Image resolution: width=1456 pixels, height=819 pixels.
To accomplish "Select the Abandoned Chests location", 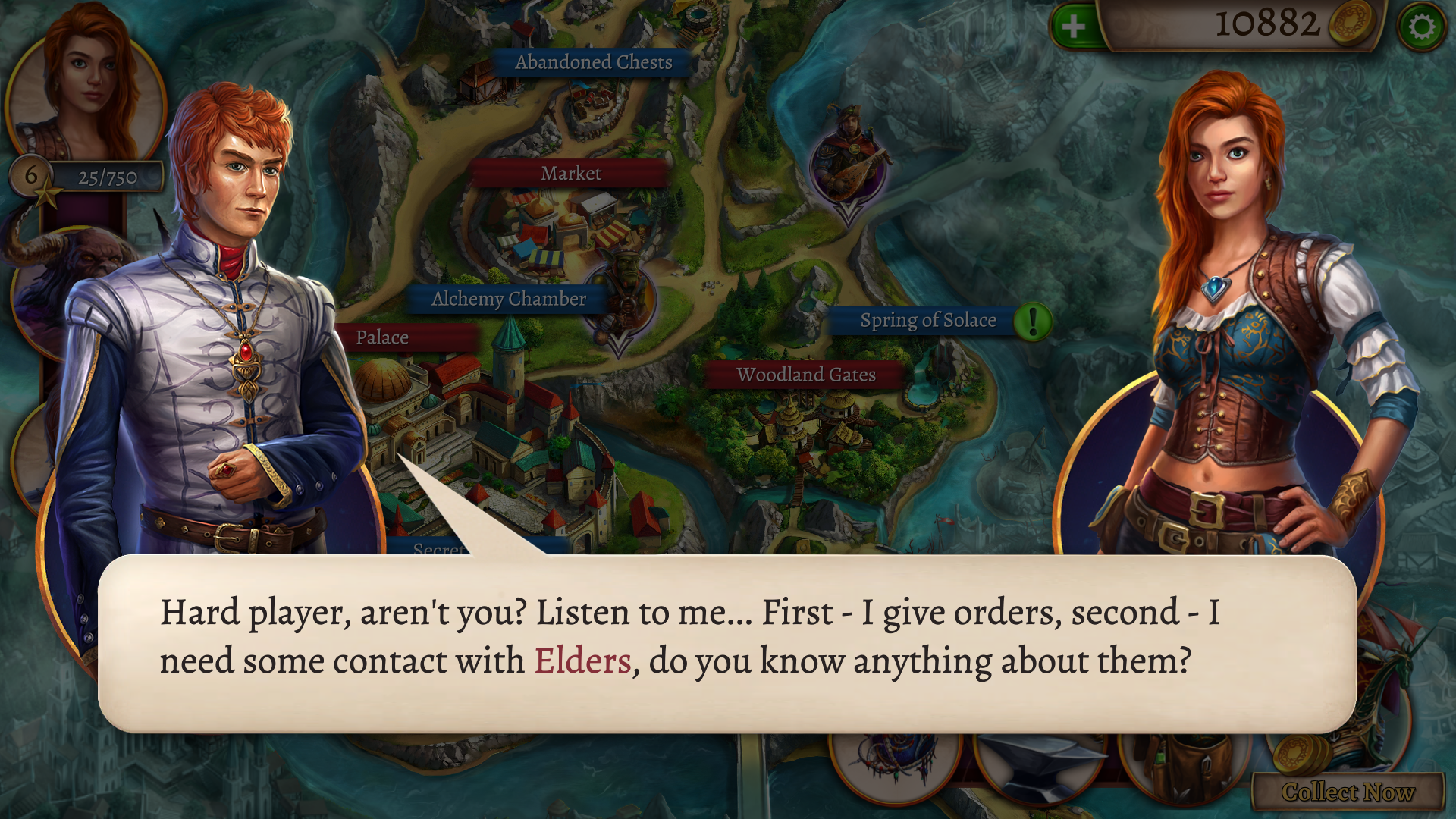I will [593, 62].
